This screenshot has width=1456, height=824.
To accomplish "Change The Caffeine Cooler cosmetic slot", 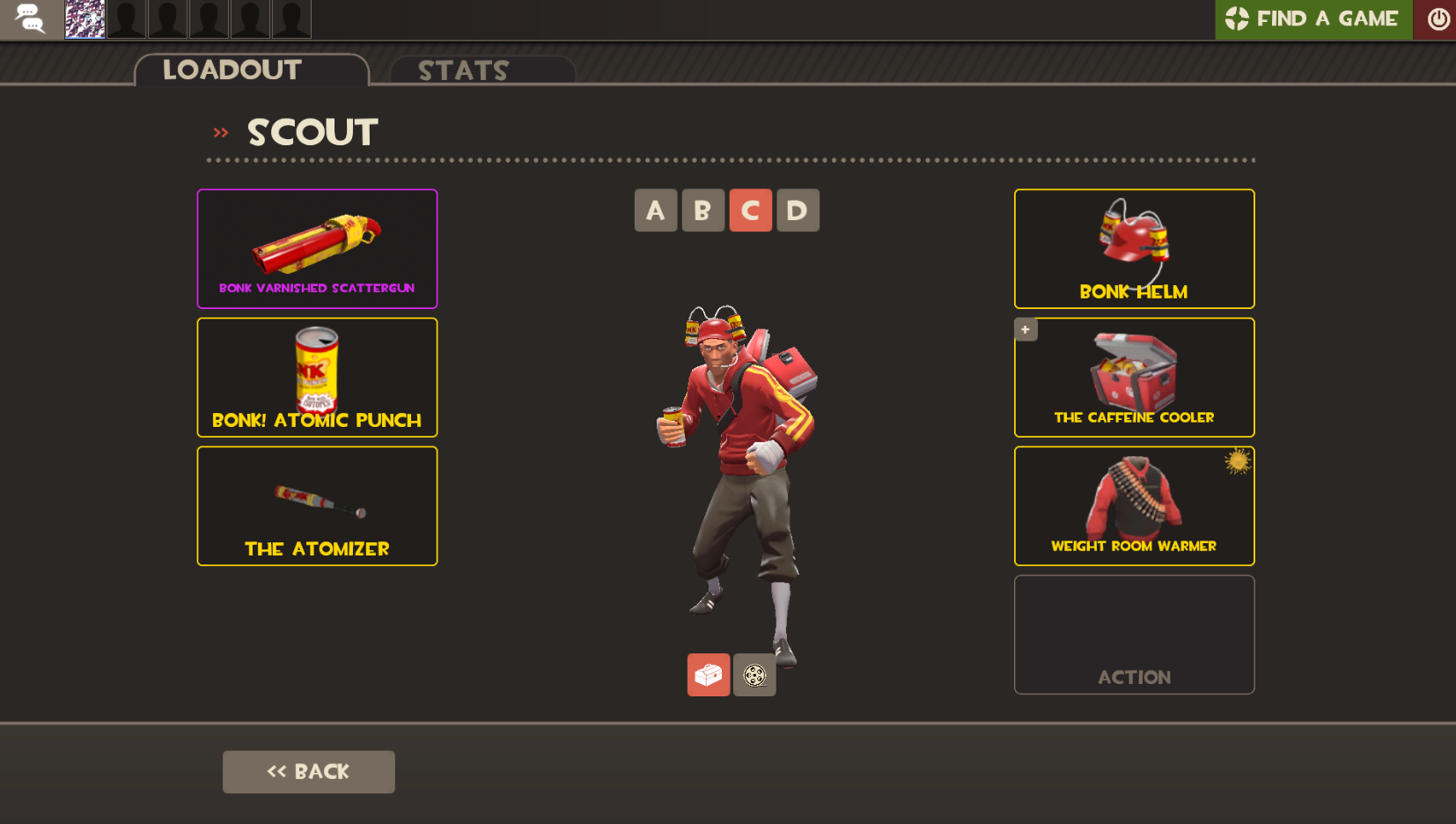I will point(1134,377).
